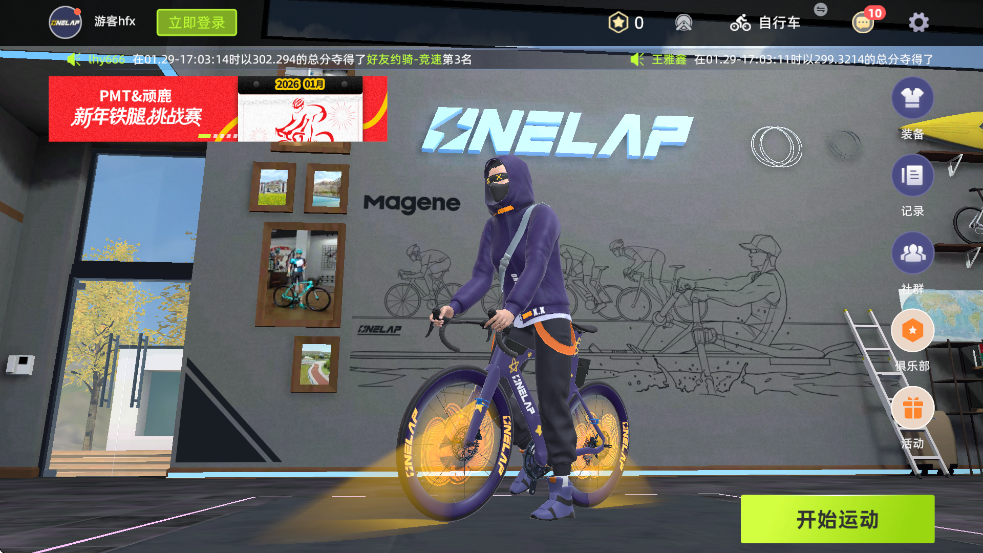Viewport: 983px width, 553px height.
Task: Open the 新年铁腿挑战赛 event banner
Action: click(x=217, y=108)
